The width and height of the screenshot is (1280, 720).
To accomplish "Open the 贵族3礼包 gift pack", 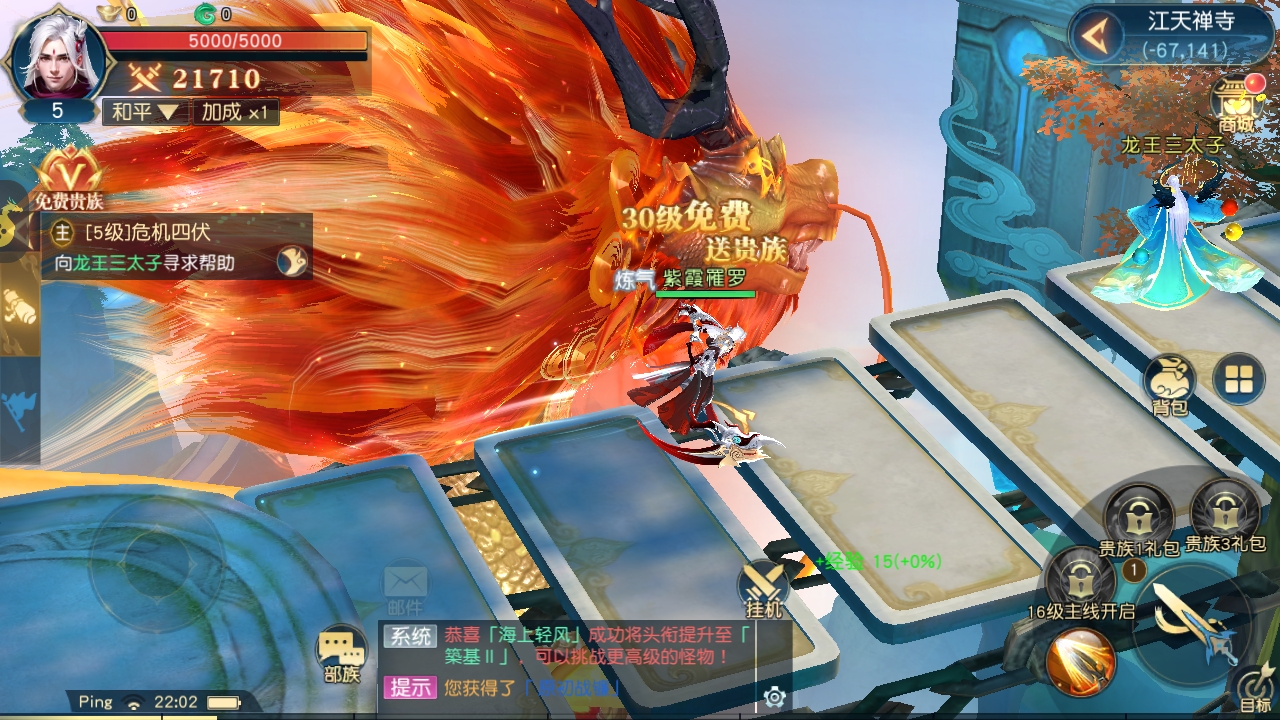I will tap(1225, 513).
